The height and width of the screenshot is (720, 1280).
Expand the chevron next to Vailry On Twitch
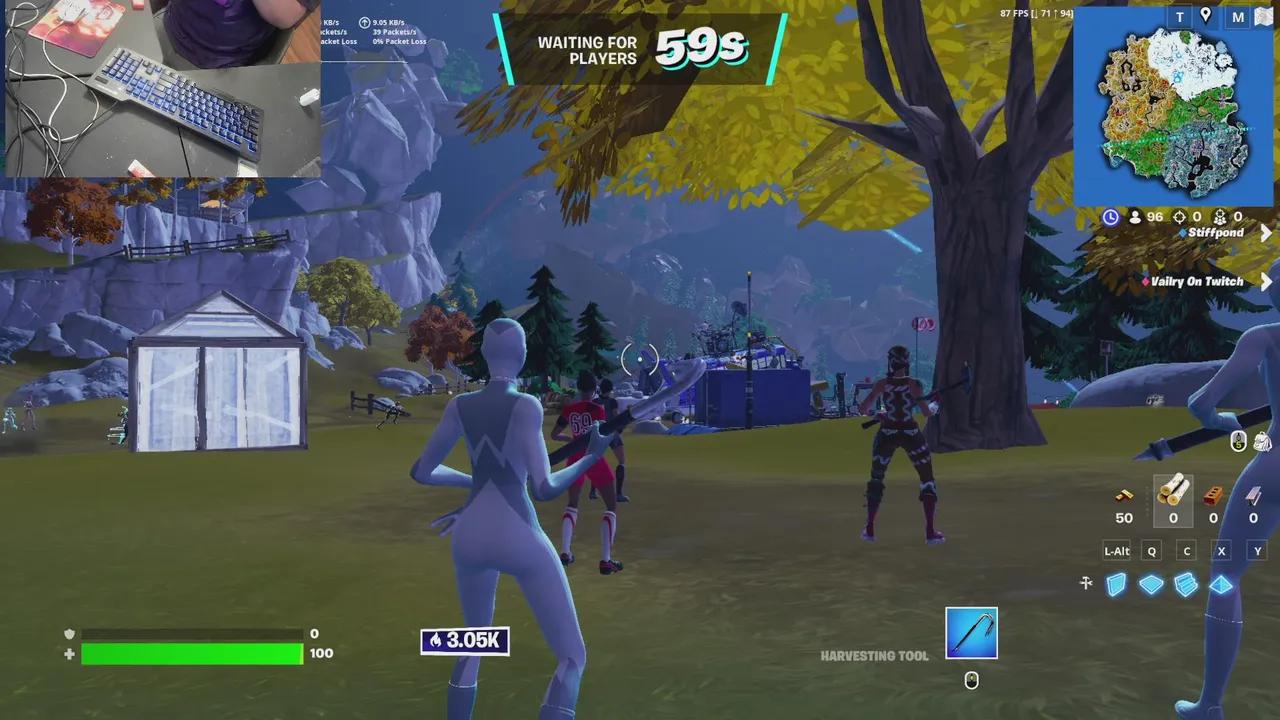click(1266, 281)
